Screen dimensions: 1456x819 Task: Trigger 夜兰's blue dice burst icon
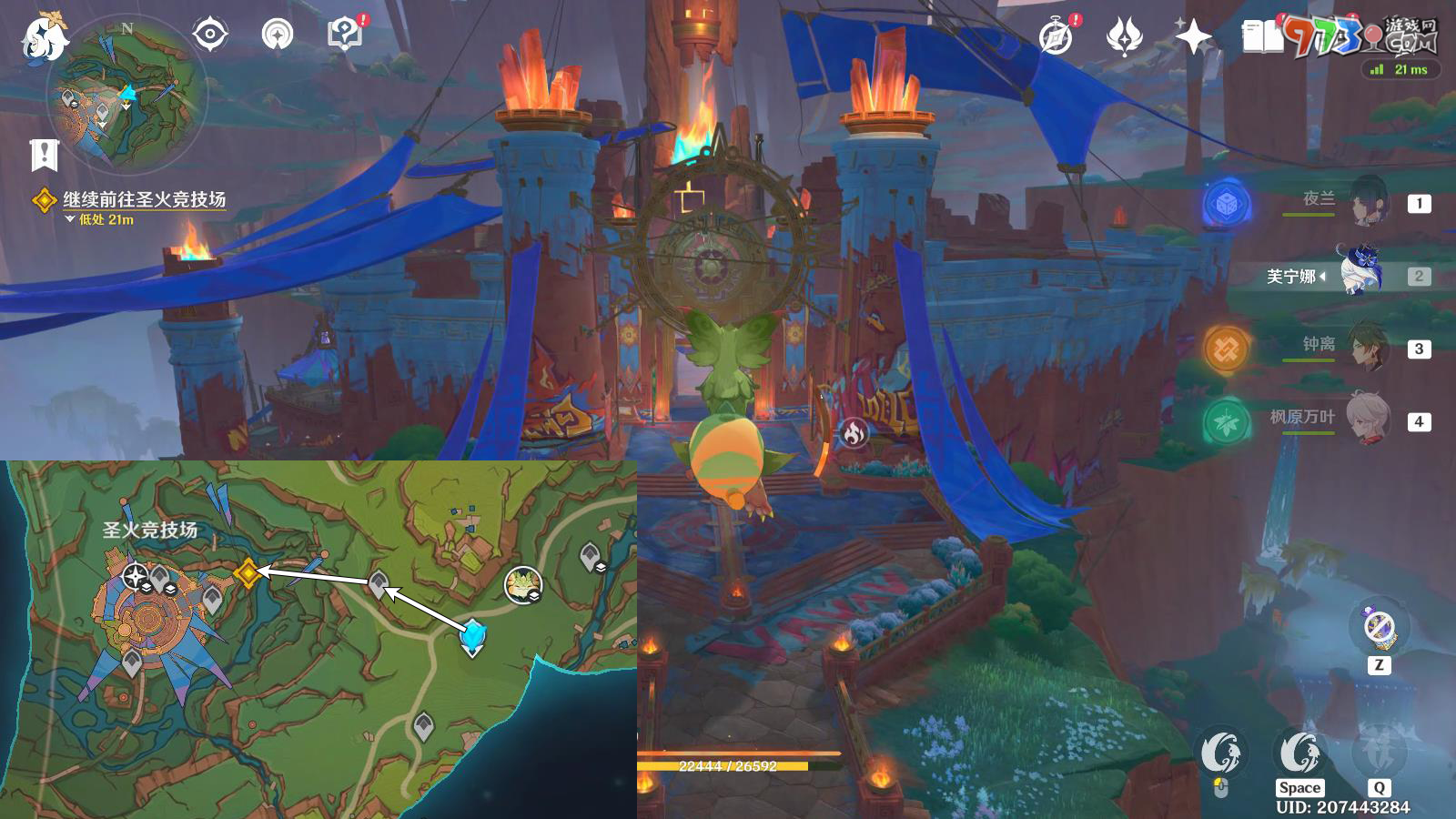1226,204
